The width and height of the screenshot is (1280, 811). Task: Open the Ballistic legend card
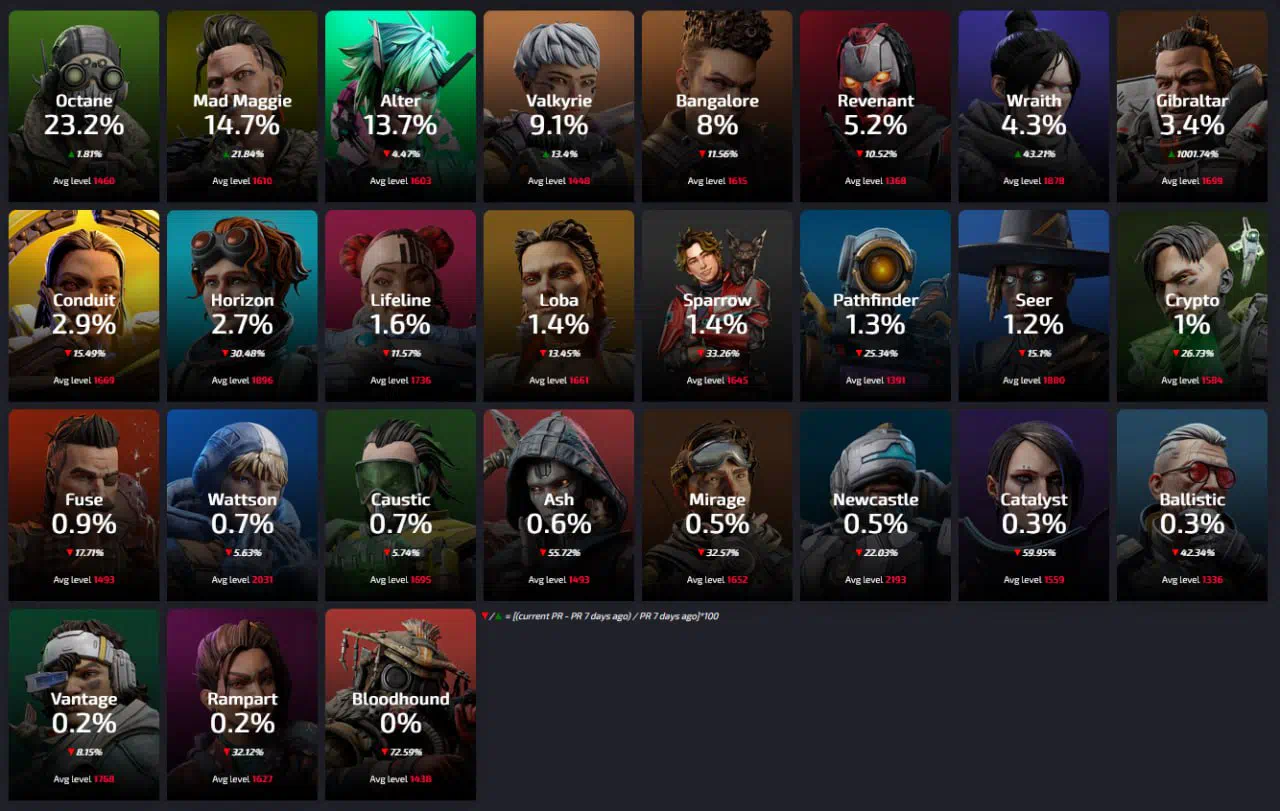coord(1192,505)
